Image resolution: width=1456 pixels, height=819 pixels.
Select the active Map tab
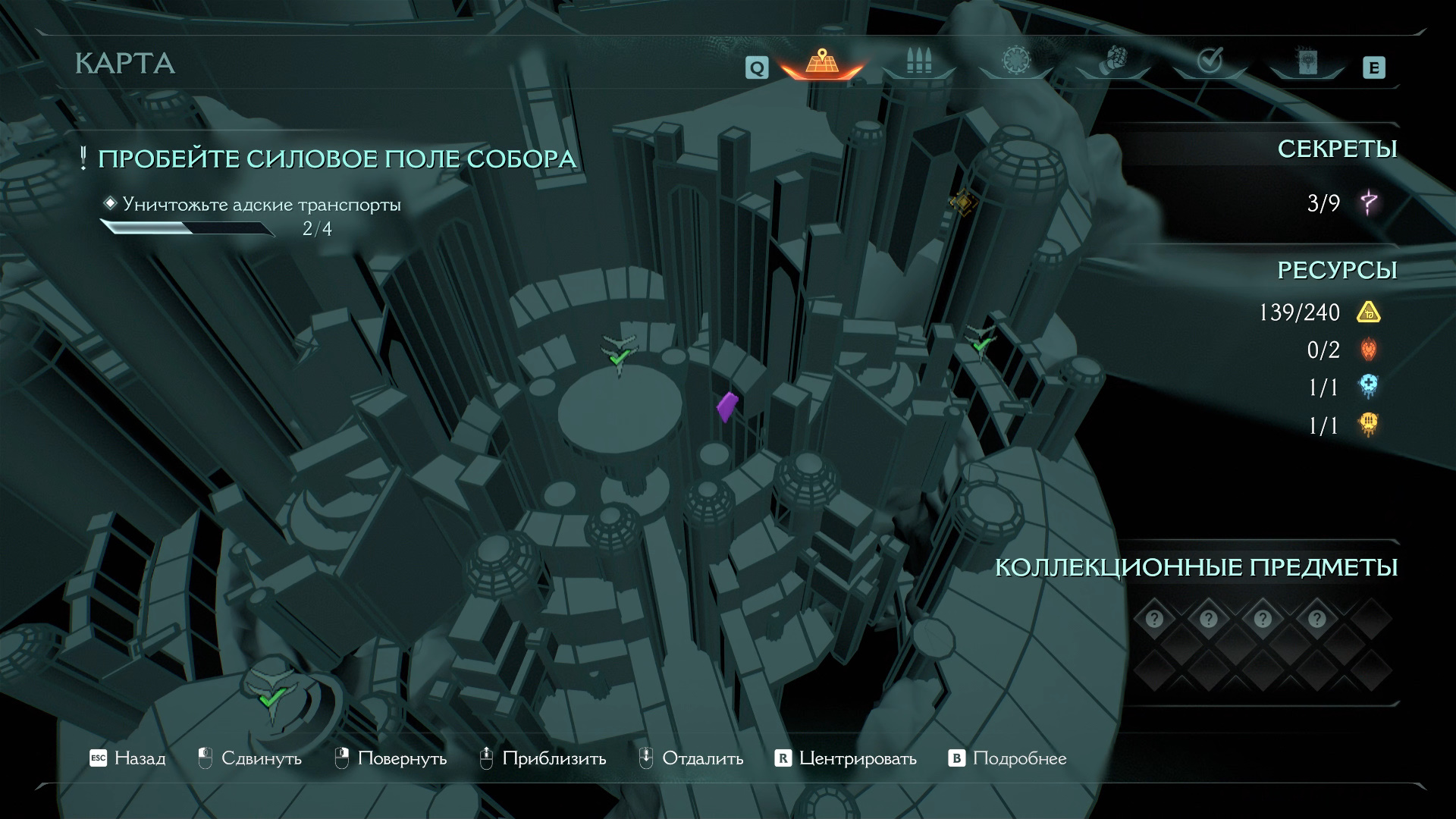pos(821,62)
